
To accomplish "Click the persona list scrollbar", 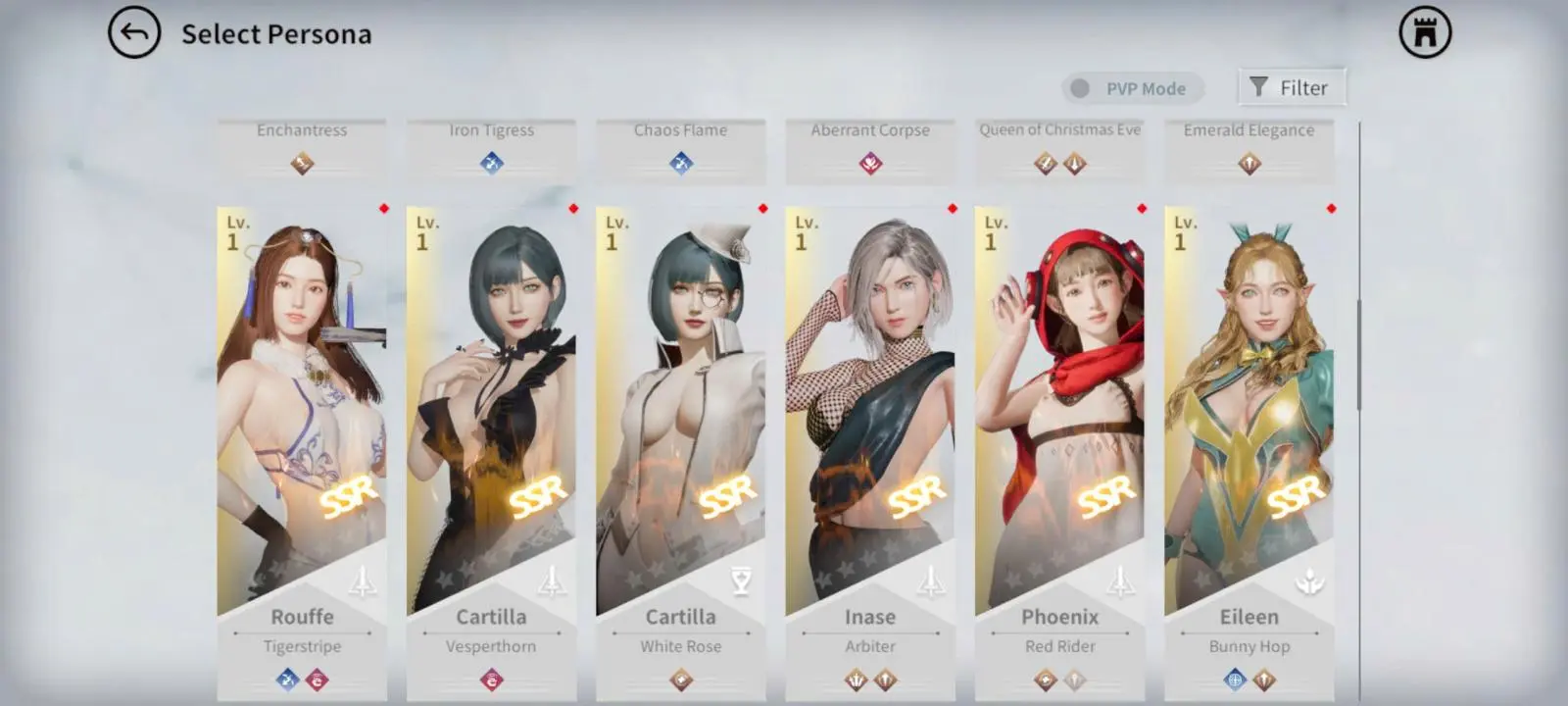I will coord(1359,355).
